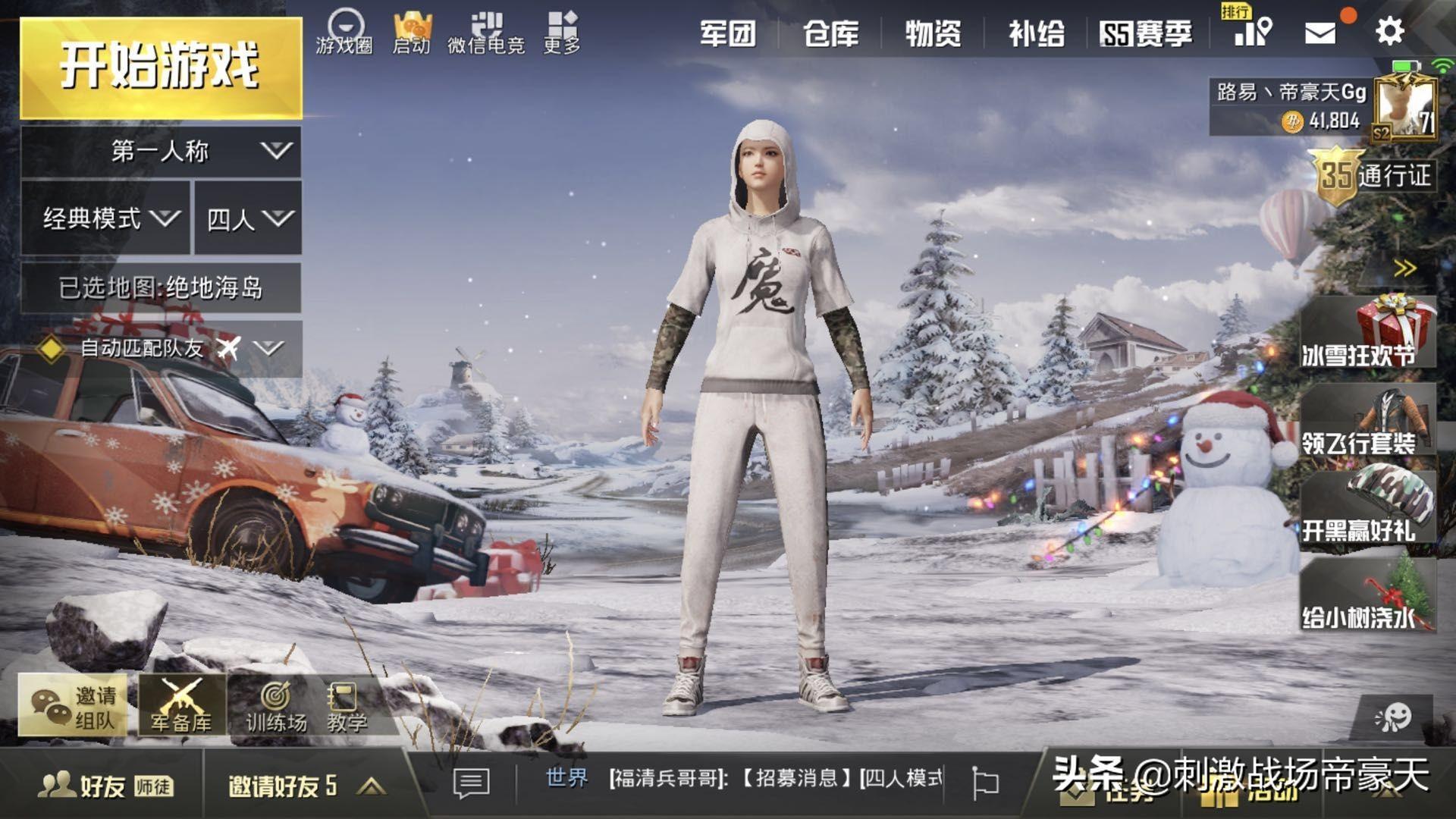Invite teammates via 邀请组队 WeChat button

coord(74,705)
